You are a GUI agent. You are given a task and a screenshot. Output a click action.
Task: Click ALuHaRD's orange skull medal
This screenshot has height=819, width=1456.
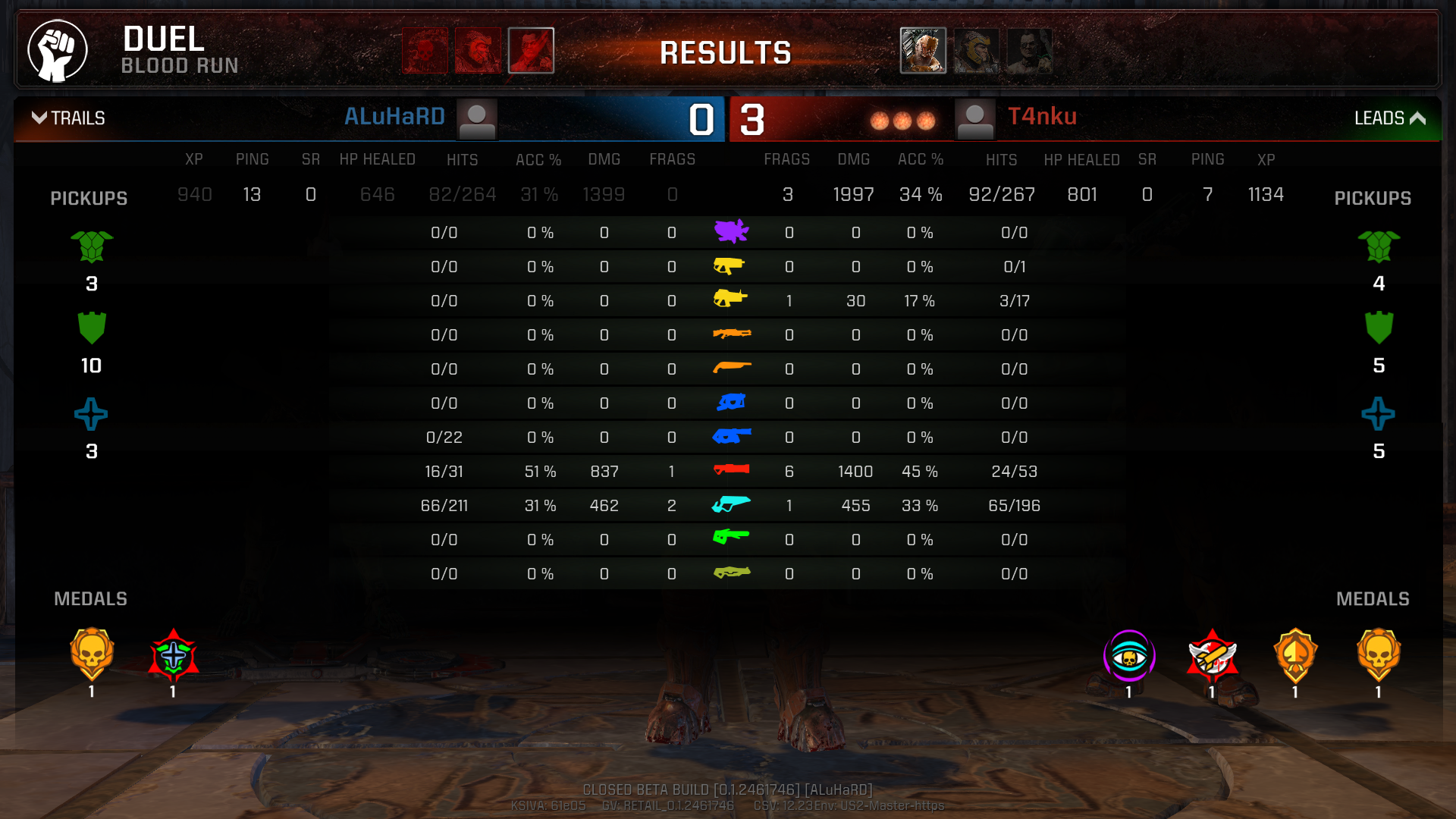click(x=92, y=654)
